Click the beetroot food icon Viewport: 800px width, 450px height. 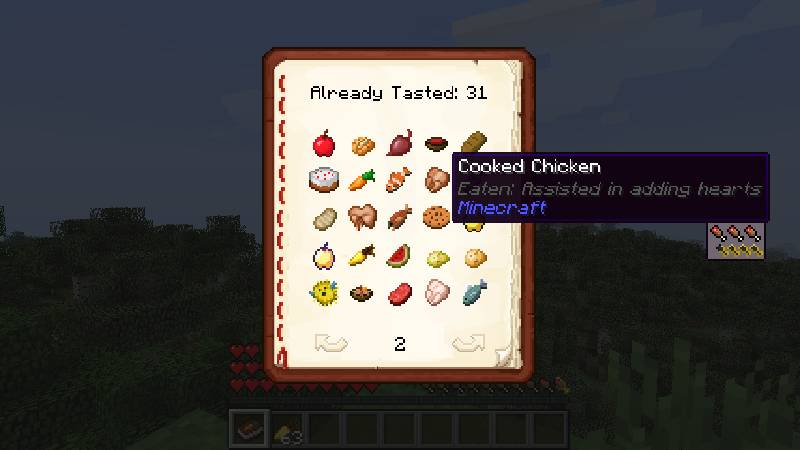[x=398, y=146]
